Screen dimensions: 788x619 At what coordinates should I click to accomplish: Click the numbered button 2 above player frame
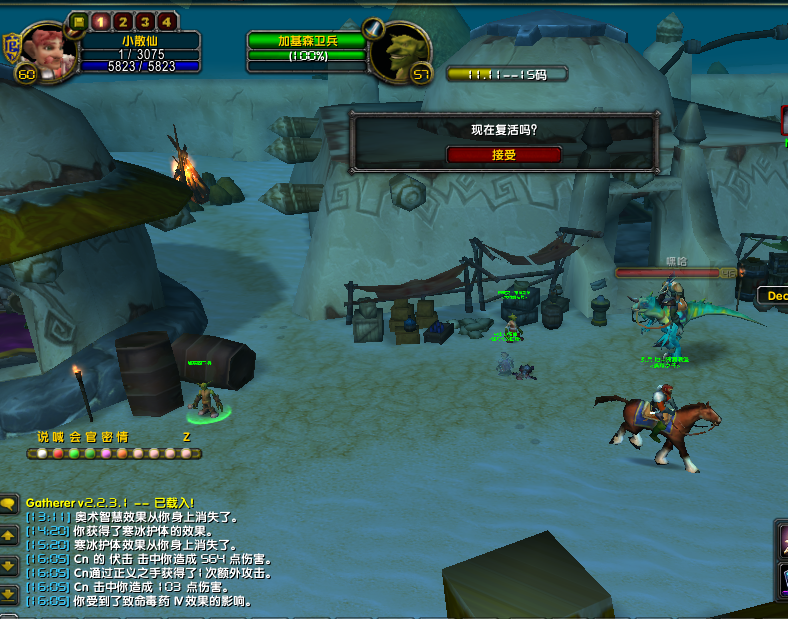point(123,21)
